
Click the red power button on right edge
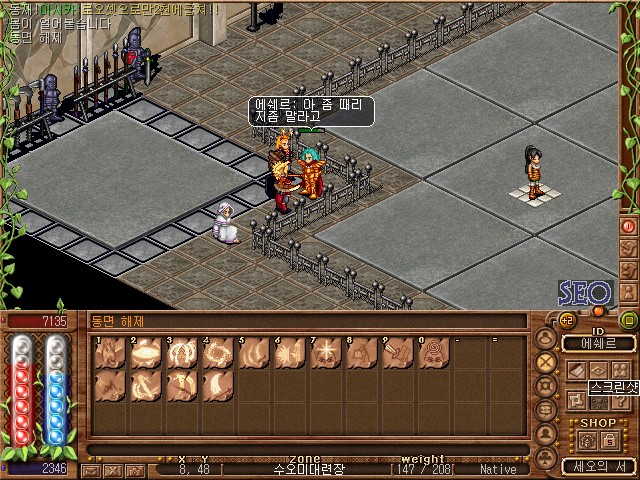click(x=628, y=227)
